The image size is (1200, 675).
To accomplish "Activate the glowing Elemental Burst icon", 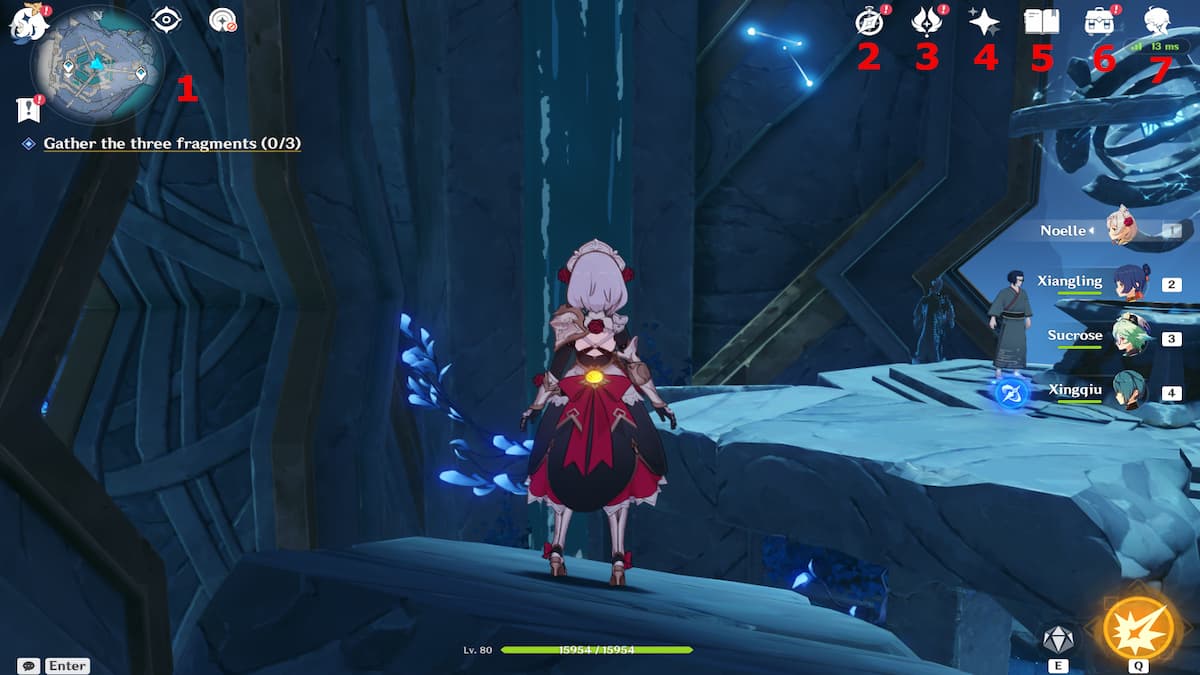I will click(x=1138, y=627).
